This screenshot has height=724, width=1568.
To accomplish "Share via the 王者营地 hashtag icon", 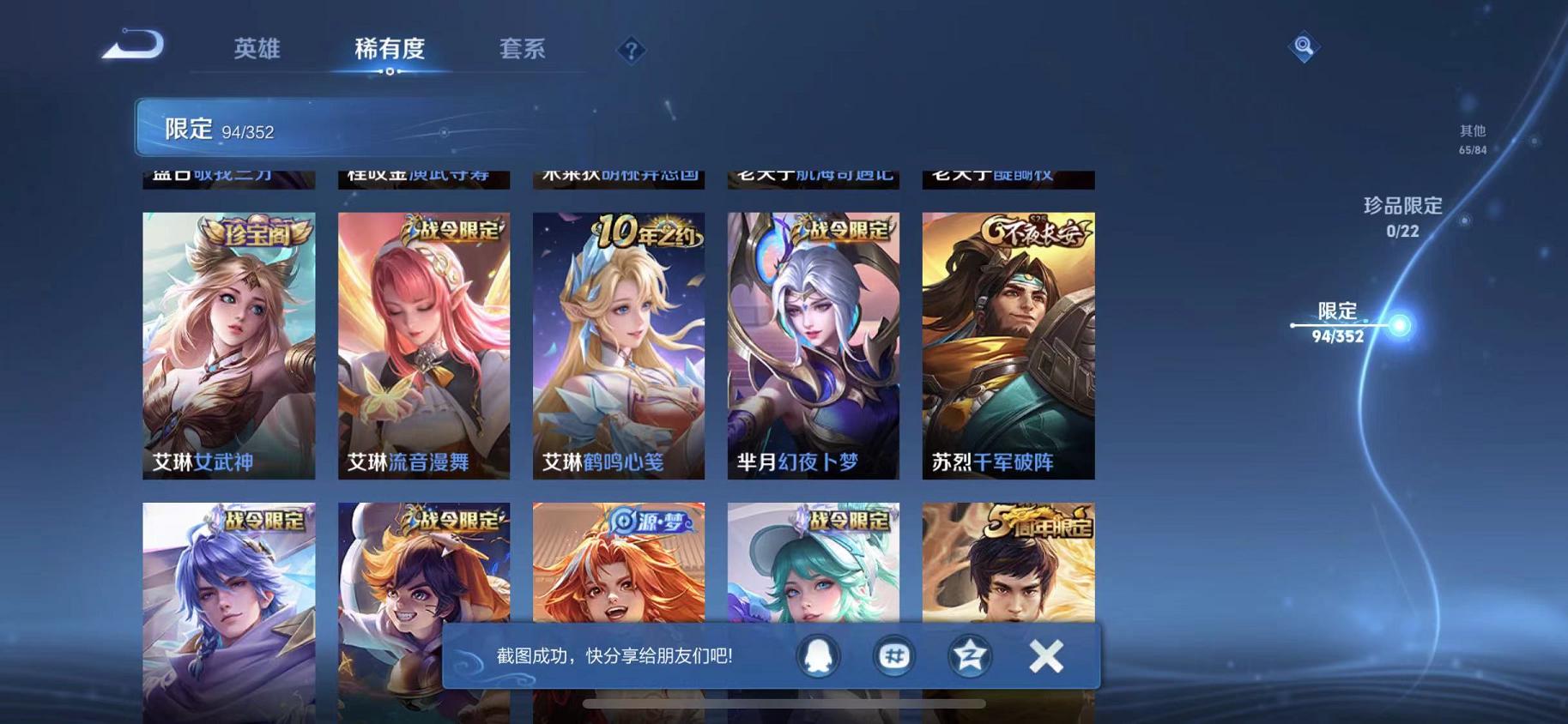I will tap(893, 655).
